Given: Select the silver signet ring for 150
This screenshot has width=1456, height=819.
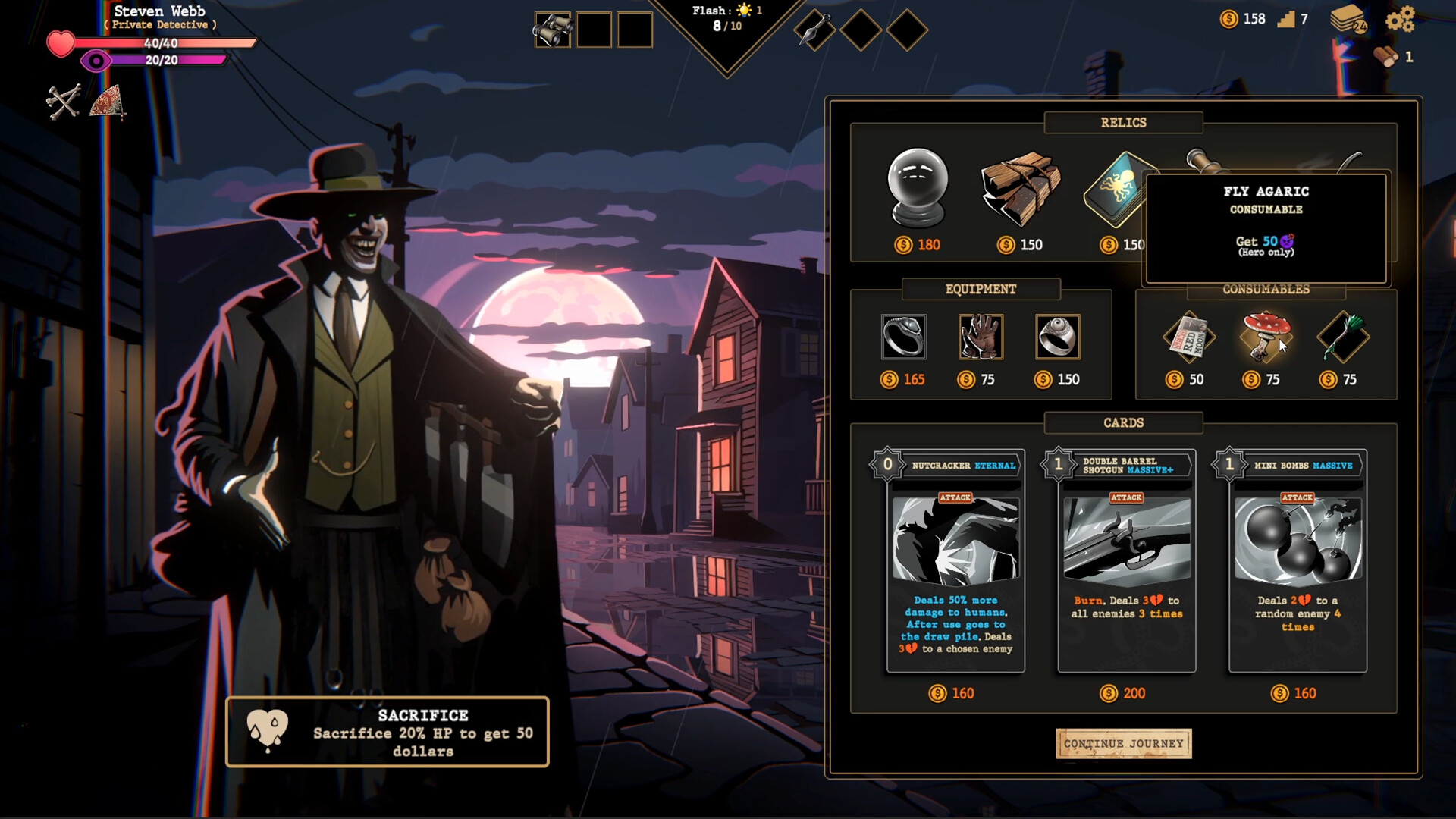Looking at the screenshot, I should click(x=1057, y=337).
